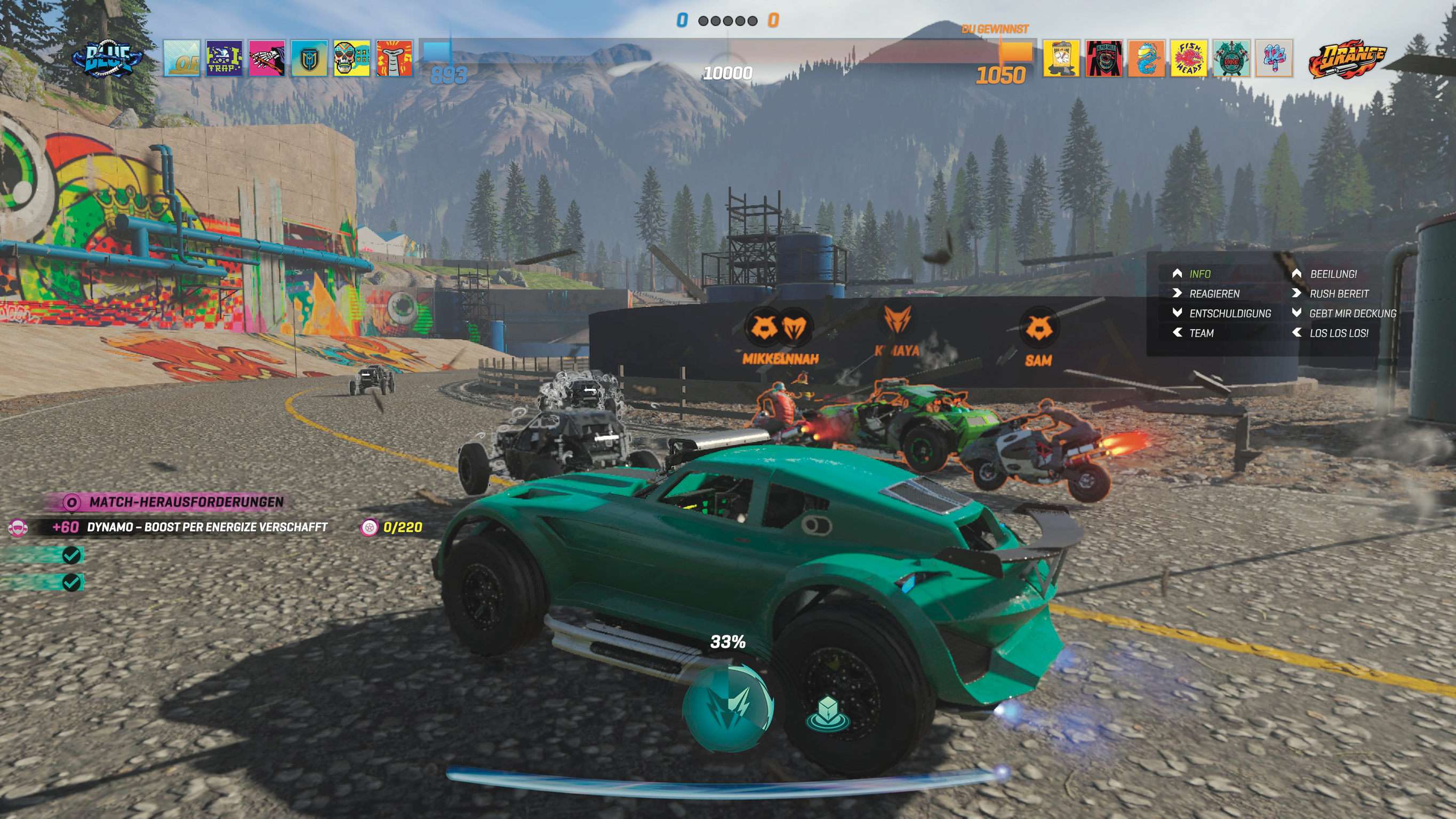Screen dimensions: 1456x819
Task: Select the Fish Heads player emblem
Action: pos(1189,58)
